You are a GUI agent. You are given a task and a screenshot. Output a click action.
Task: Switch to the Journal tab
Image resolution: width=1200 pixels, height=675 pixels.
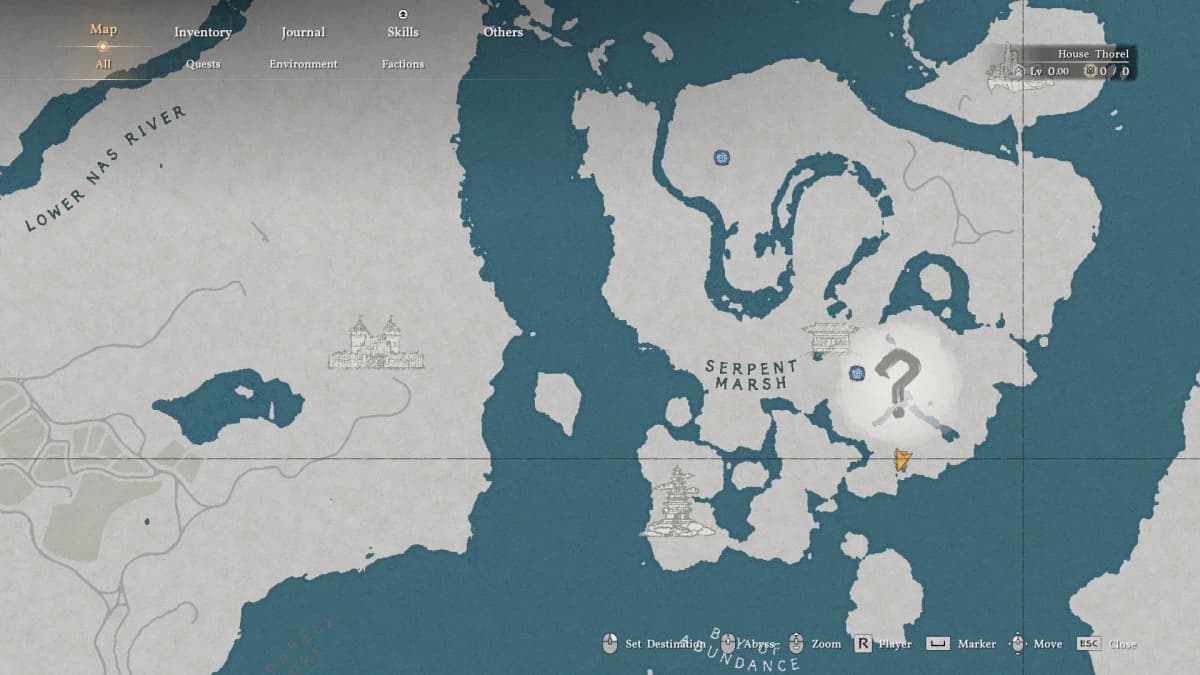[303, 32]
